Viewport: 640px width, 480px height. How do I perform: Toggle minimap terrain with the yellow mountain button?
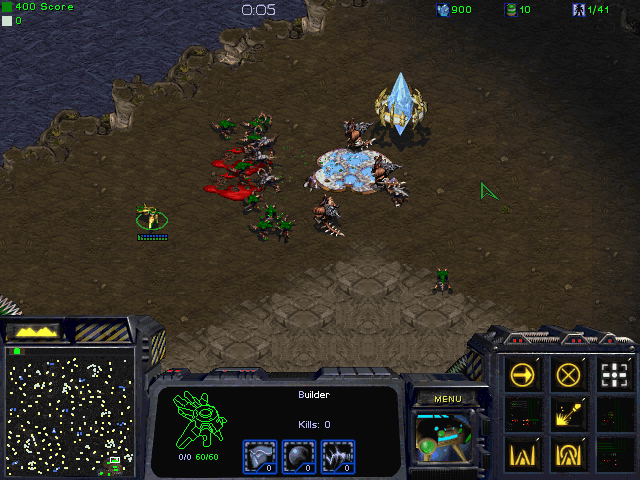point(36,330)
